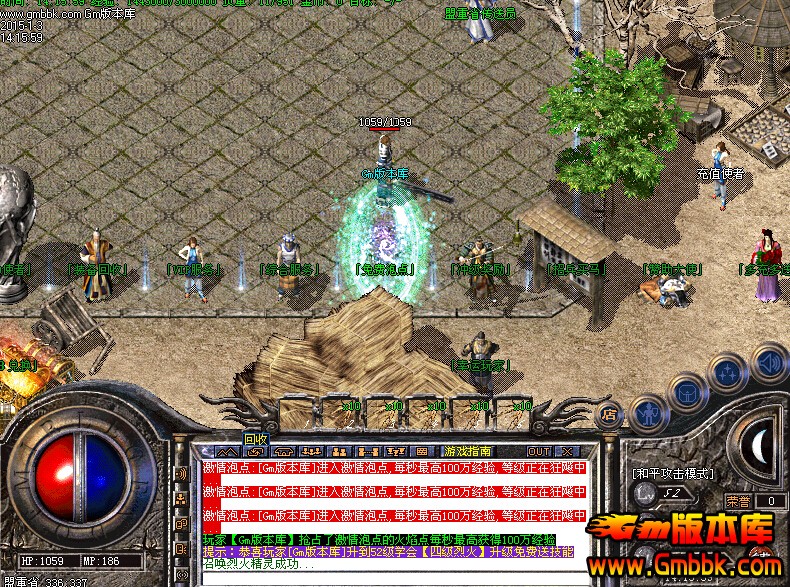
Task: Open the 回收 recycle button
Action: pyautogui.click(x=256, y=439)
